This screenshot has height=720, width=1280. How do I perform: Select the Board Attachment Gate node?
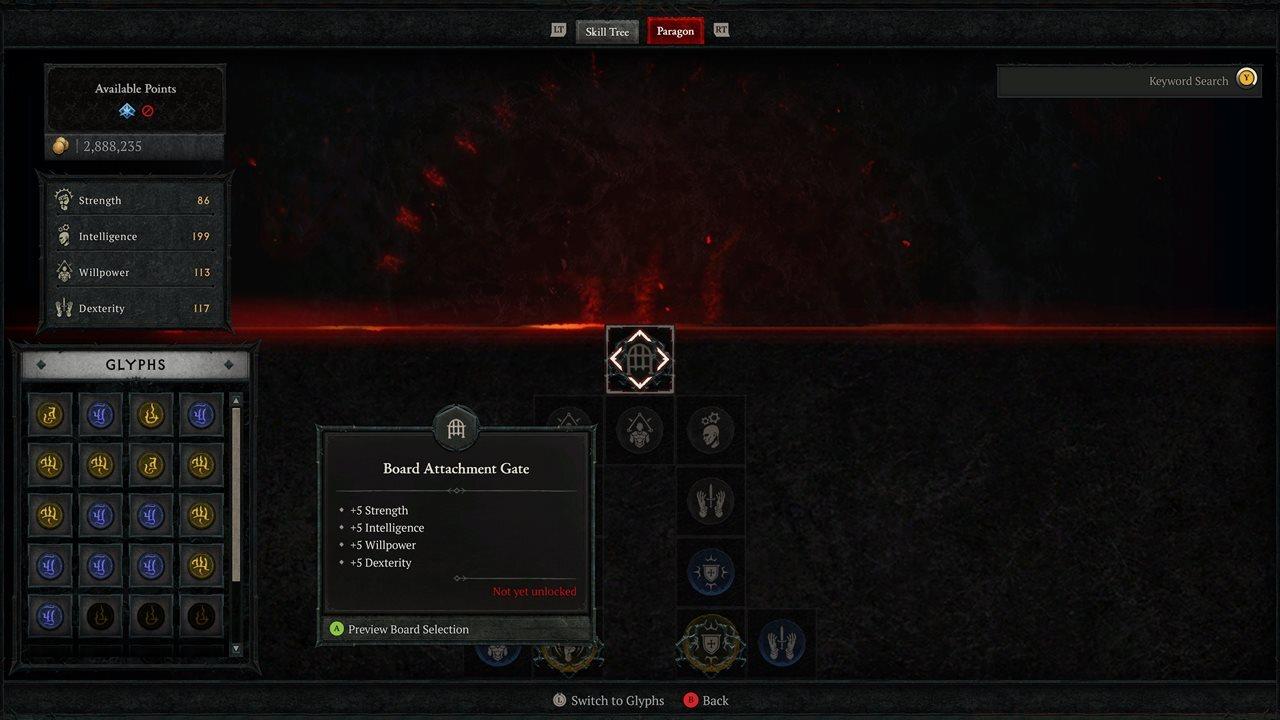[x=640, y=358]
